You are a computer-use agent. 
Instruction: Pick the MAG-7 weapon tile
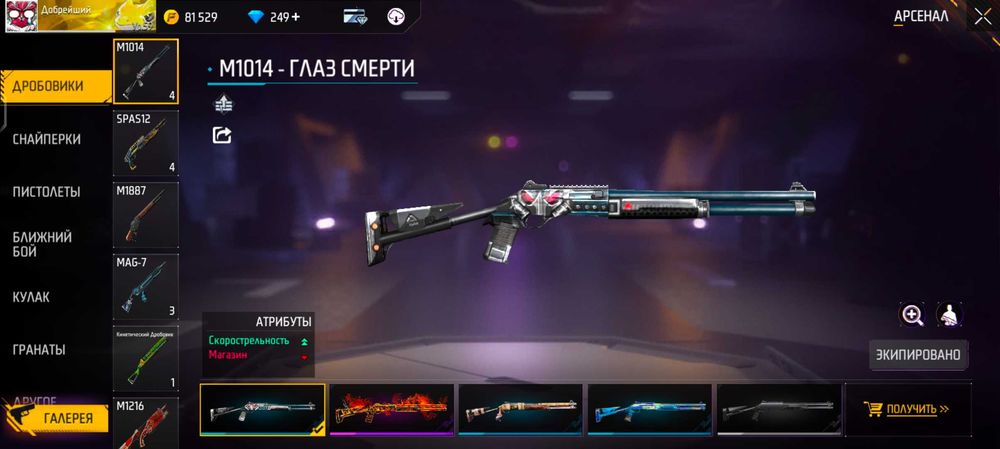[x=146, y=286]
